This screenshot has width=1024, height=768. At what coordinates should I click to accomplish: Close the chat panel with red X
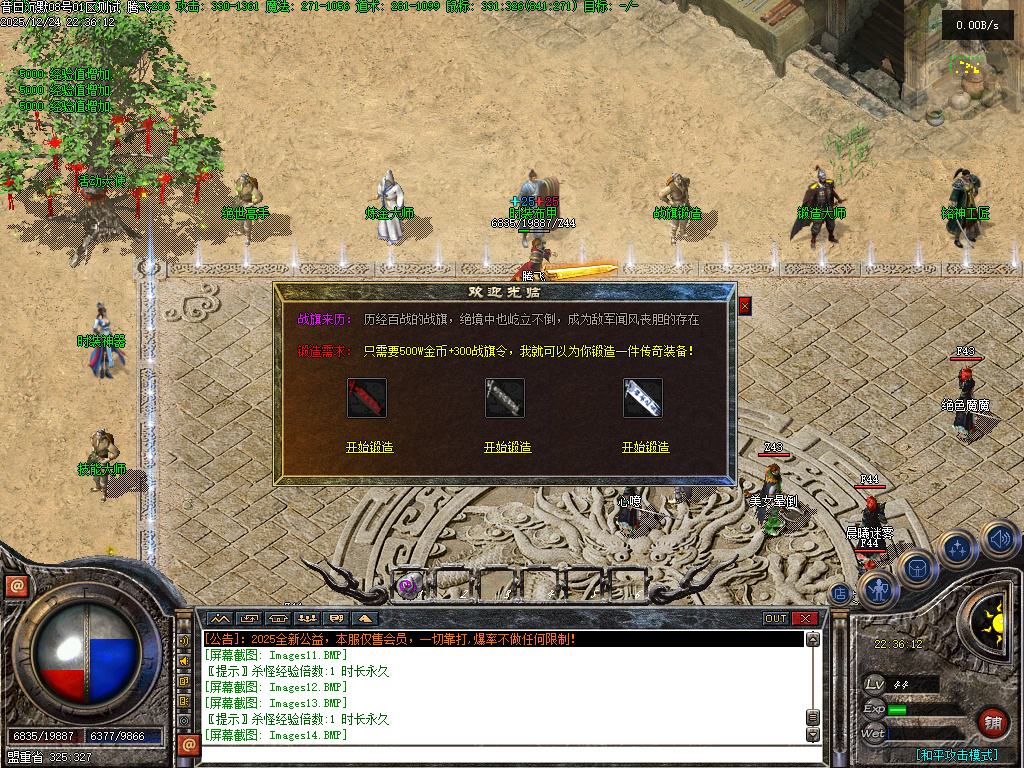click(806, 618)
